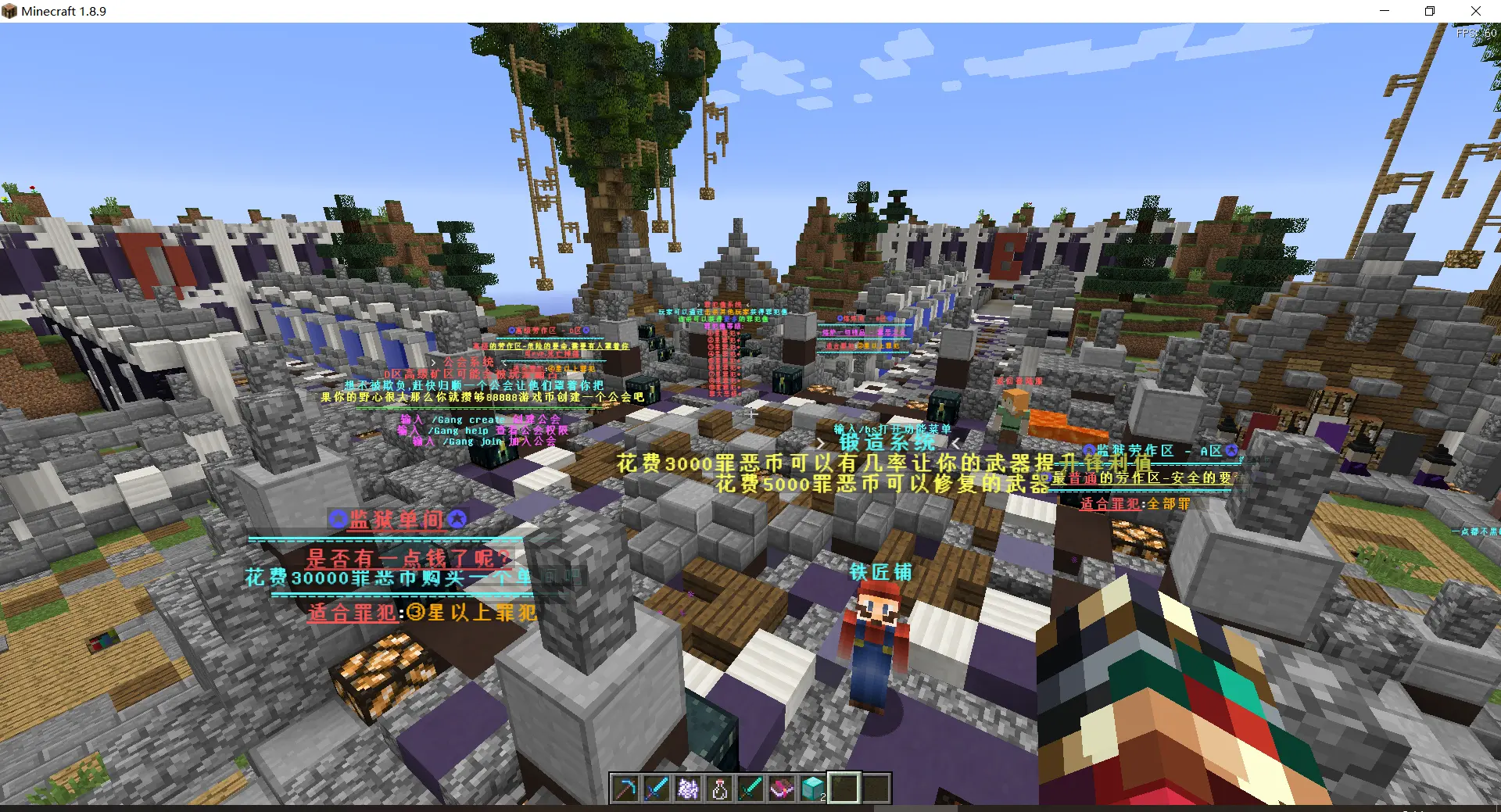Choose the diamond block stack slot
Screen dimensions: 1501x812
[813, 789]
